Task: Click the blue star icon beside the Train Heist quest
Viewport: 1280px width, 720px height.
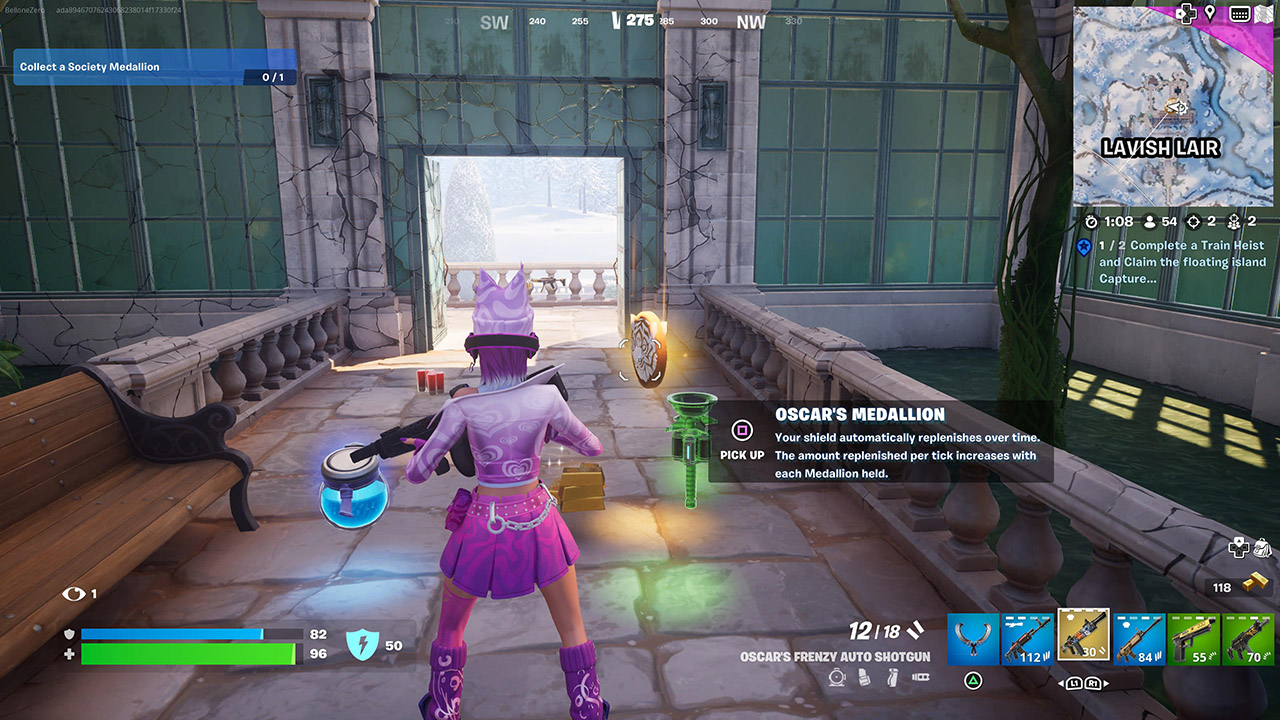Action: pyautogui.click(x=1081, y=245)
